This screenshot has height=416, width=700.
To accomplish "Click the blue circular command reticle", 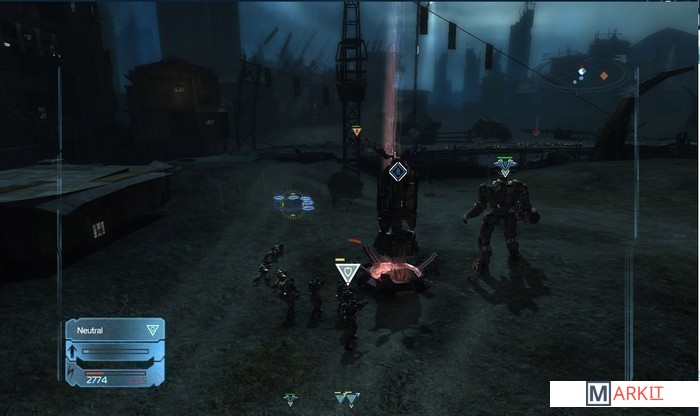I will (x=294, y=203).
